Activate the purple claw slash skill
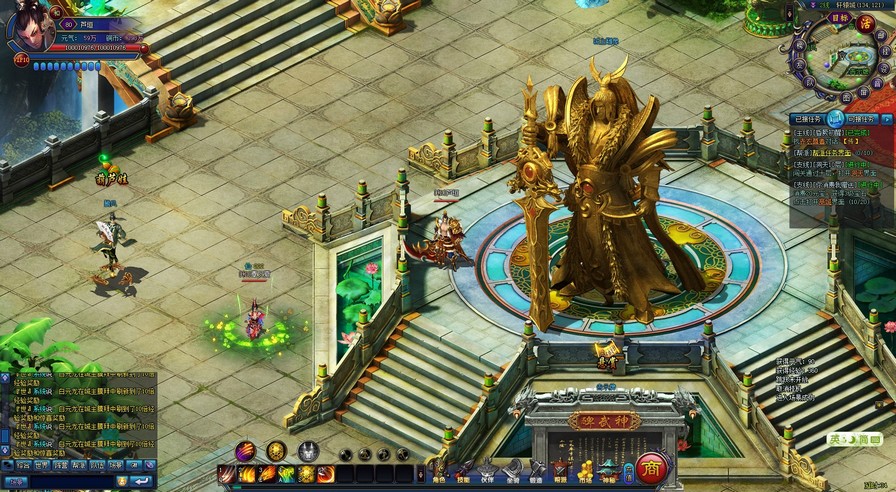This screenshot has width=896, height=492. point(245,451)
